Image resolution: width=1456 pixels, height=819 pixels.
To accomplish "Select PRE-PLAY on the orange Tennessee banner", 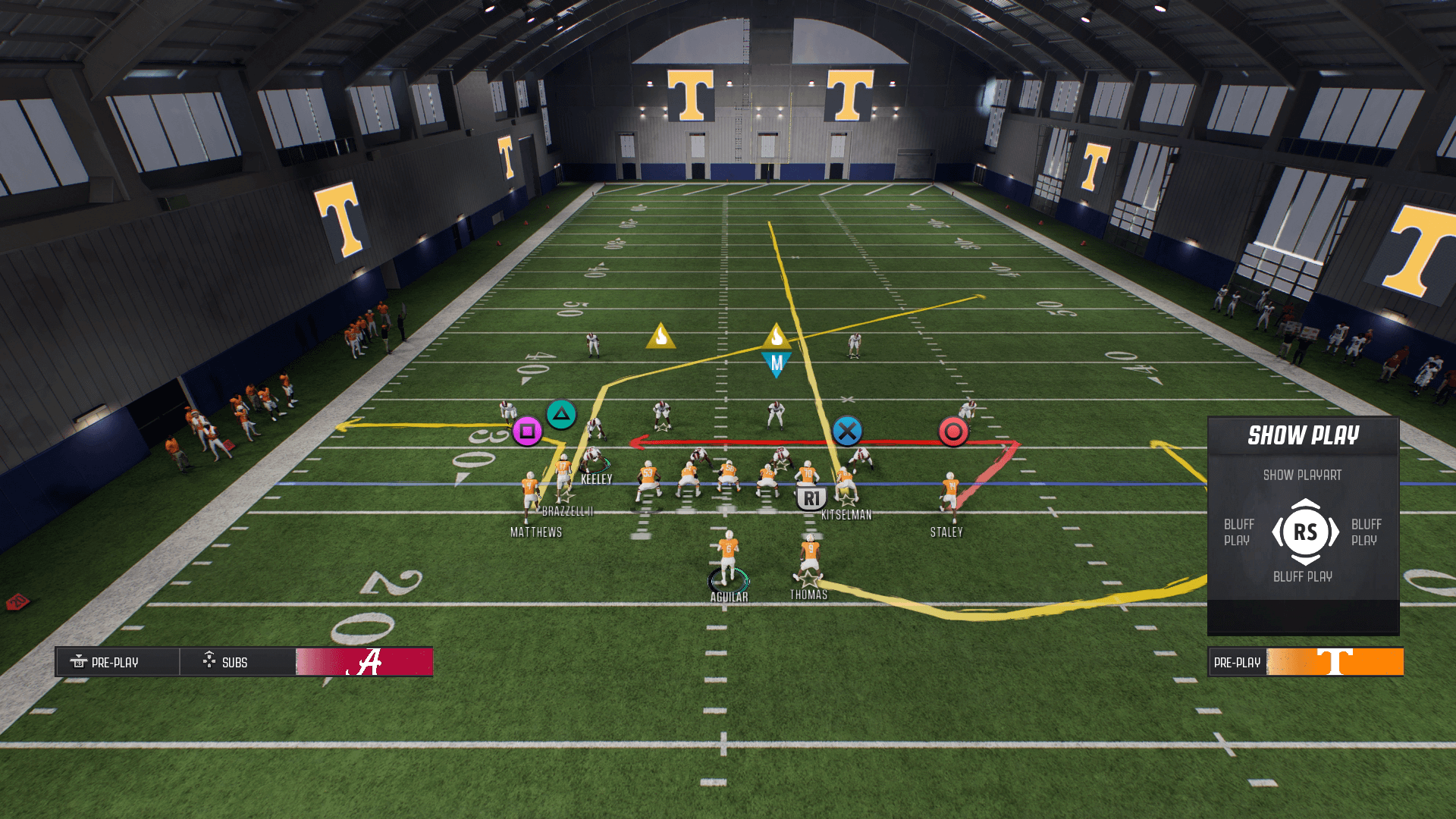I will (1237, 662).
